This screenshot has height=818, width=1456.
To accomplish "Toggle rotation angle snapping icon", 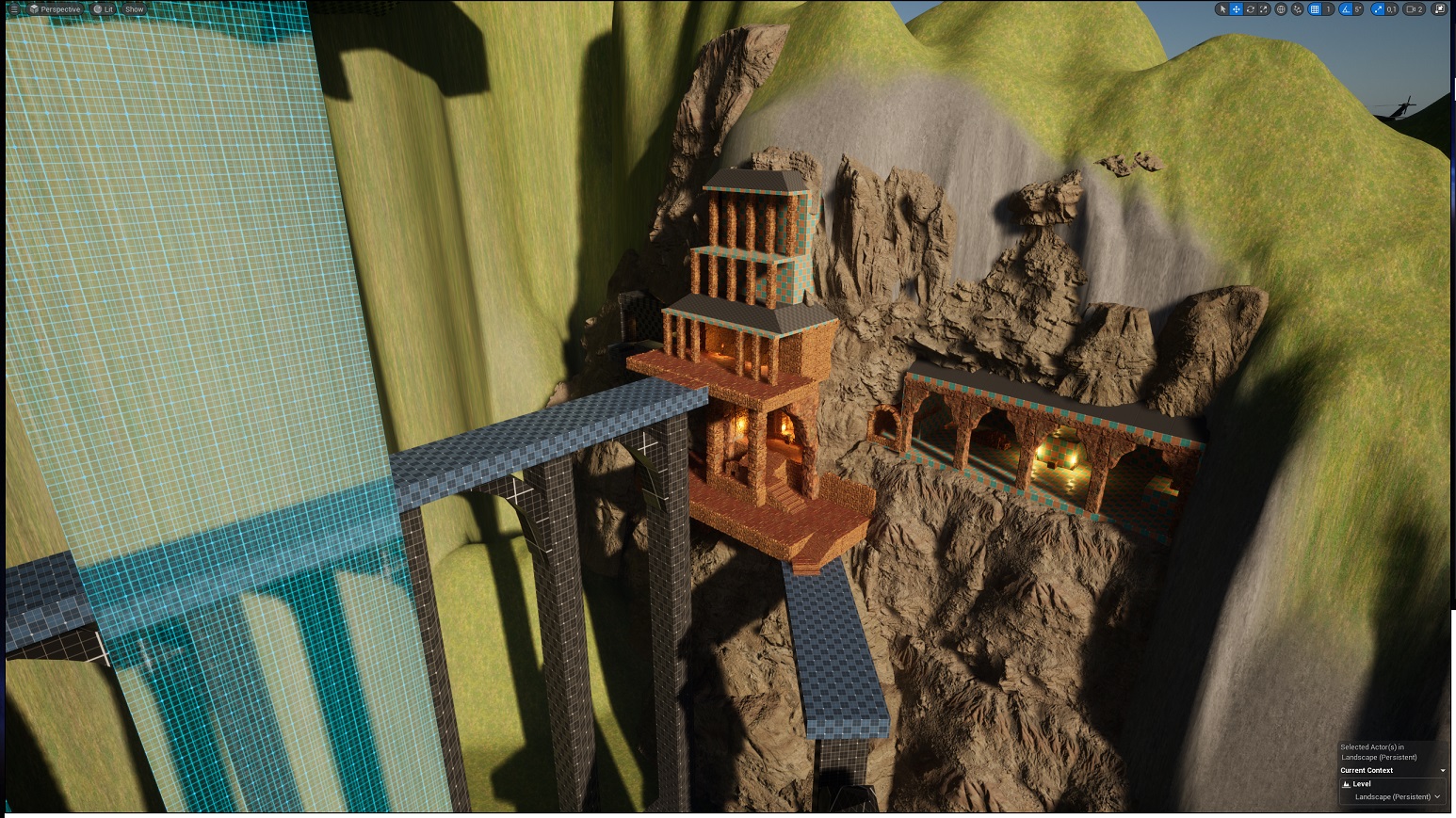I will [x=1346, y=9].
